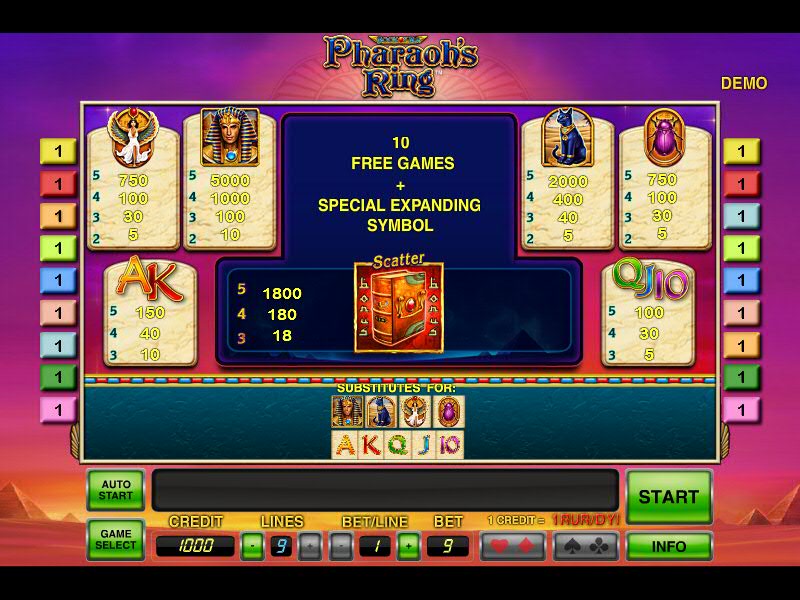Decrease the number of lines
This screenshot has height=600, width=800.
click(x=253, y=546)
